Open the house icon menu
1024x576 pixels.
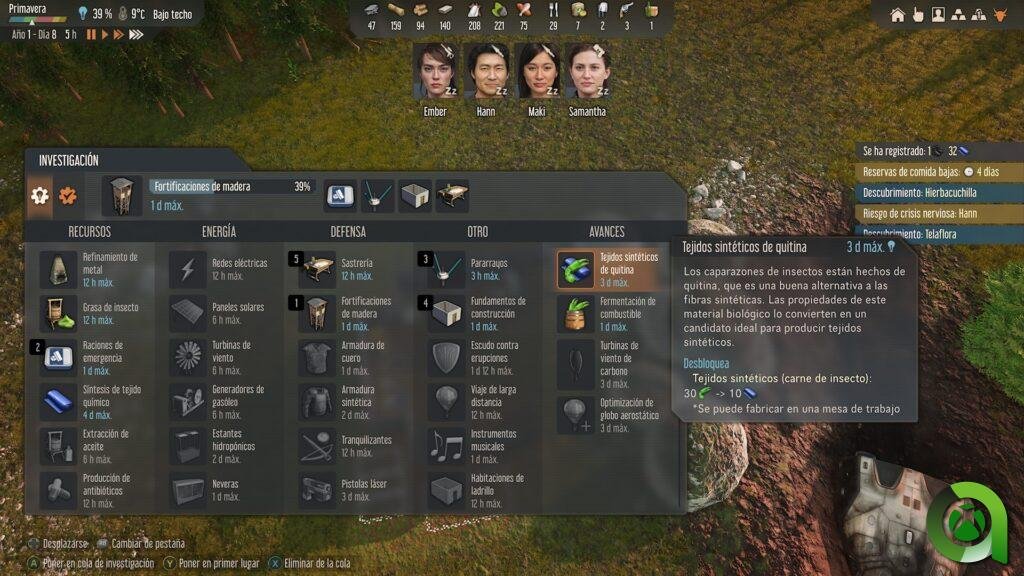(x=897, y=15)
